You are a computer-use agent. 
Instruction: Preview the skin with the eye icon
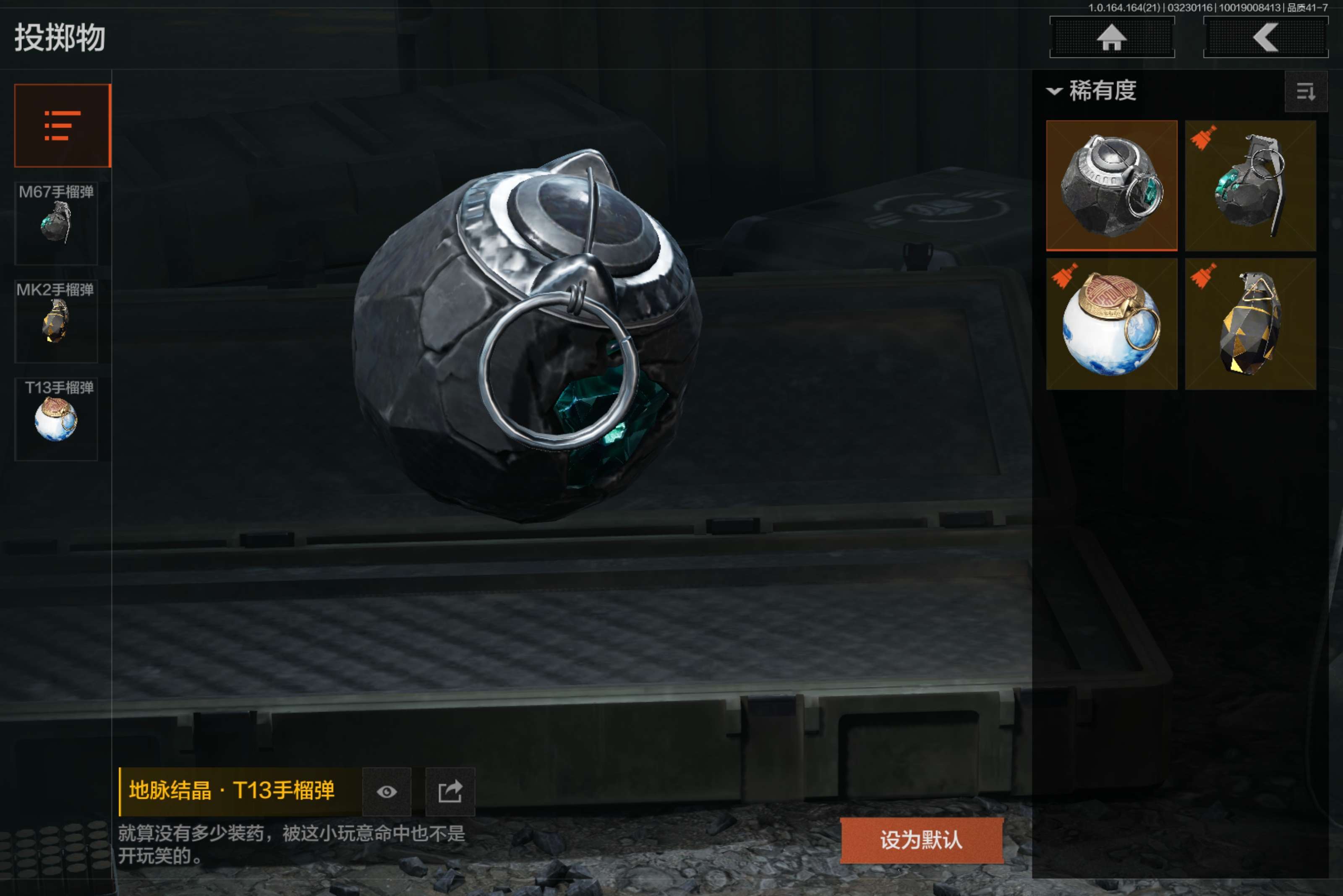coord(387,792)
